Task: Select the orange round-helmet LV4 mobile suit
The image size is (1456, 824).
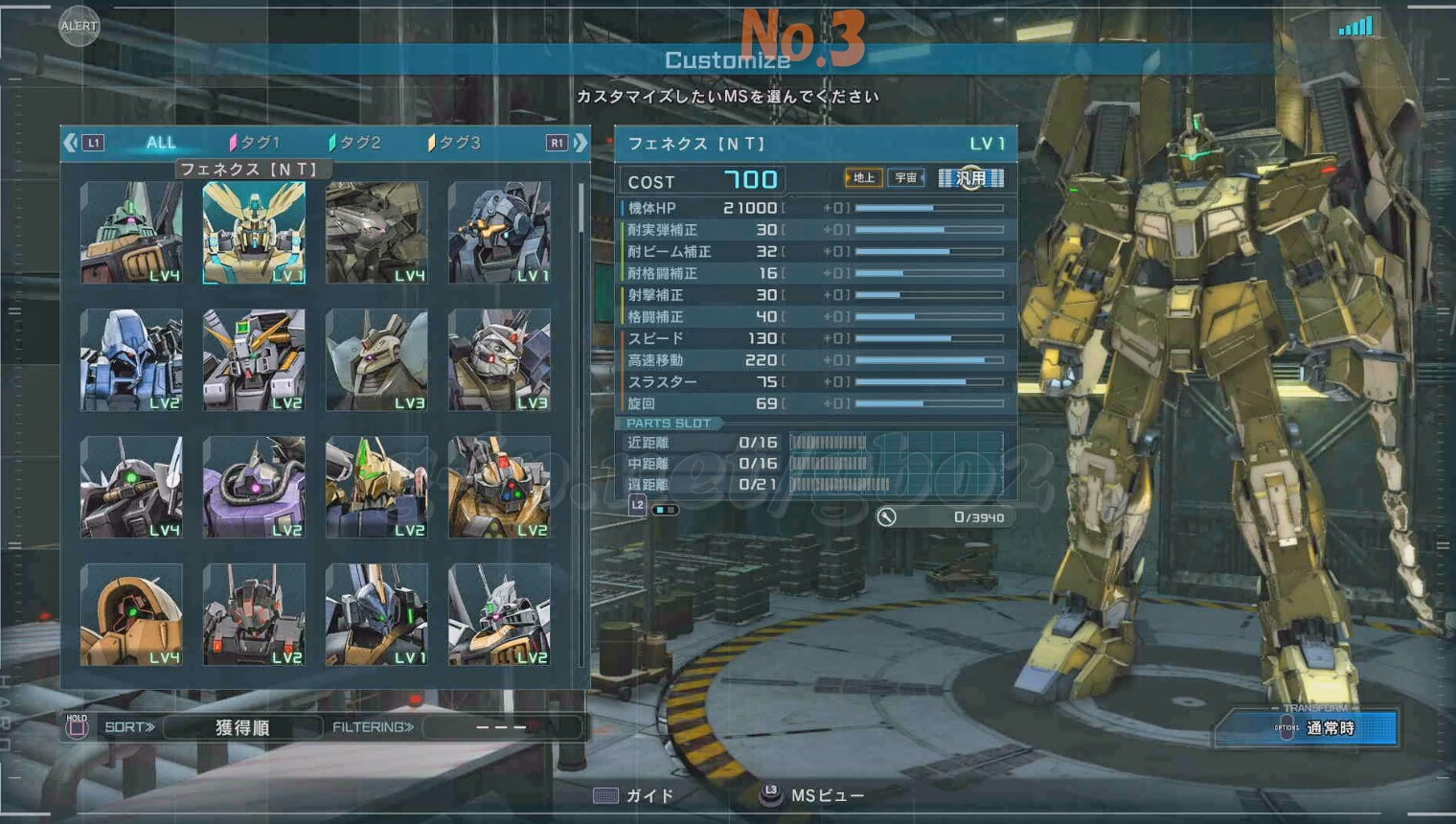Action: pos(131,614)
